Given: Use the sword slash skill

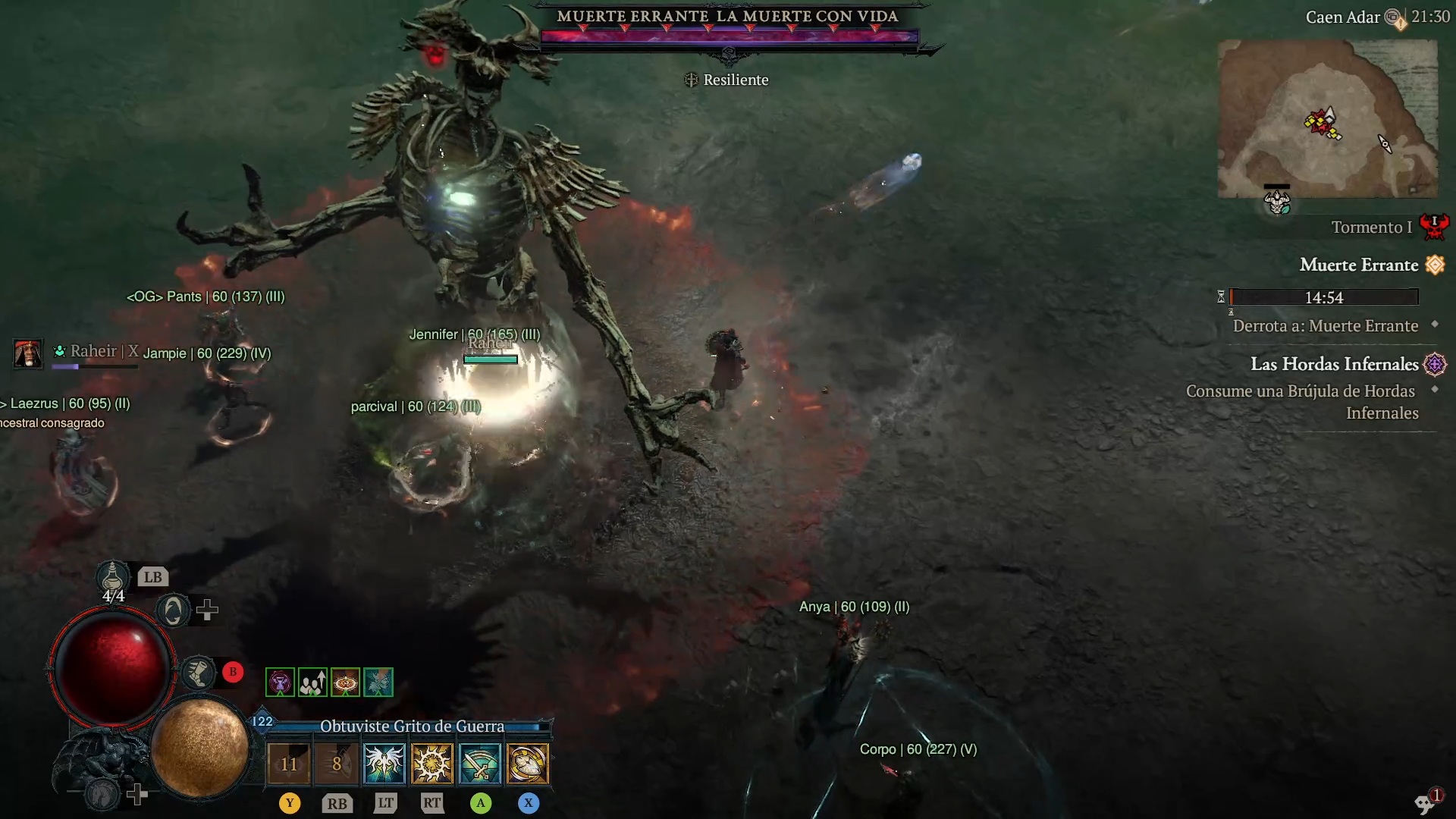Looking at the screenshot, I should click(480, 763).
